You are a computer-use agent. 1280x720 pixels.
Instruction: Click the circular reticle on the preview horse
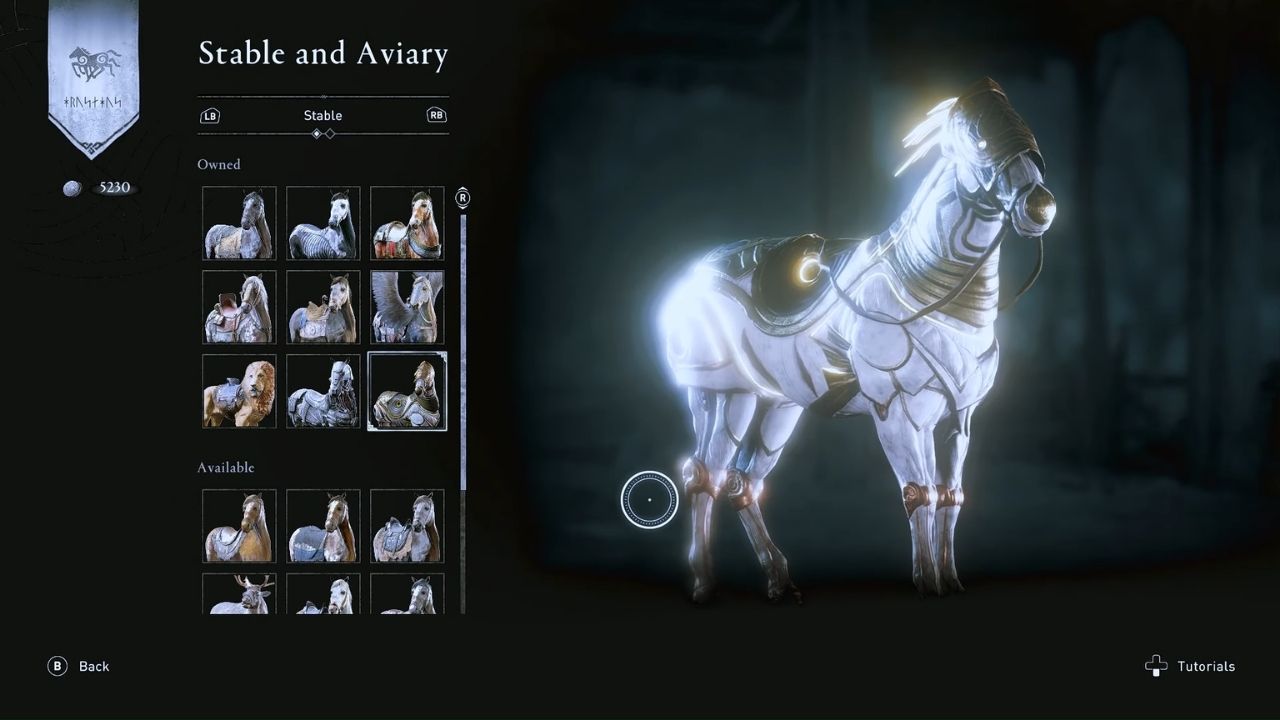click(650, 499)
